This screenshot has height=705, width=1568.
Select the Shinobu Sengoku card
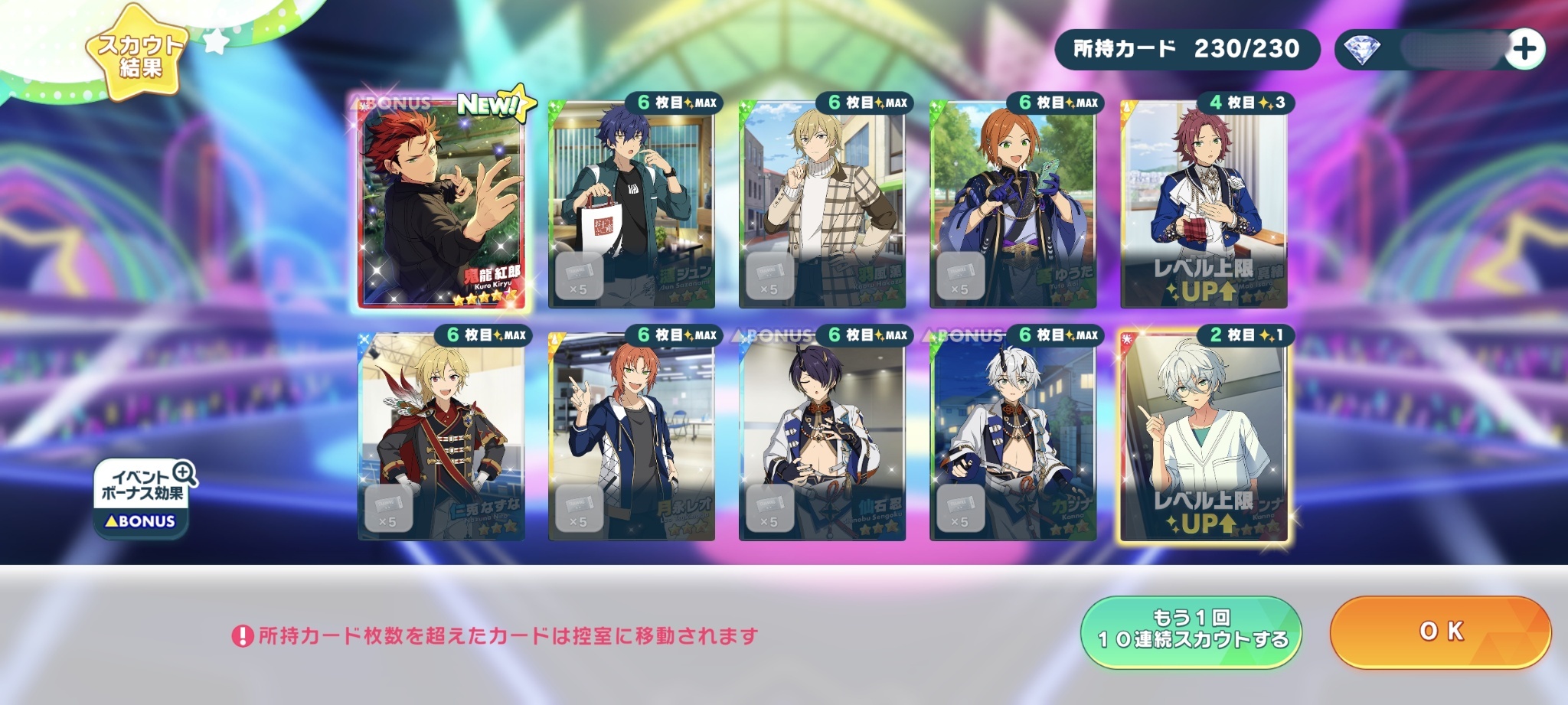(x=822, y=438)
